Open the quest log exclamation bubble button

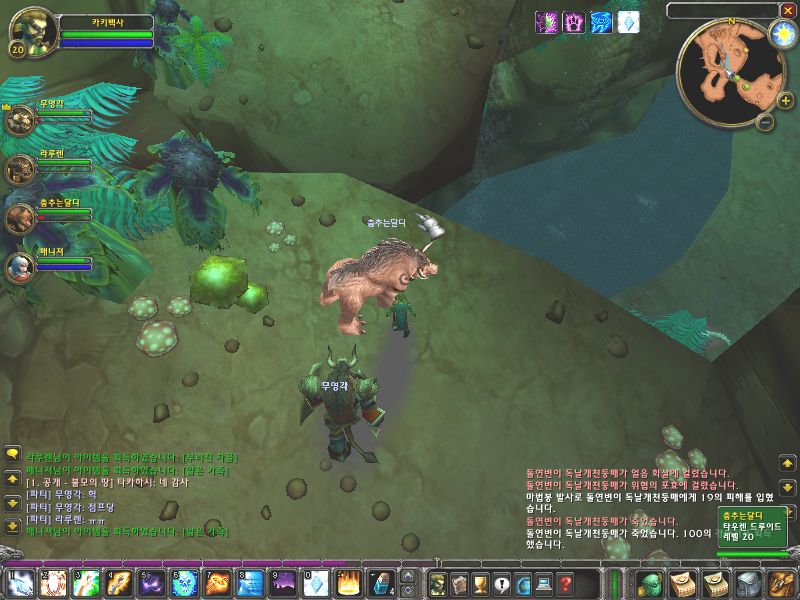(501, 584)
